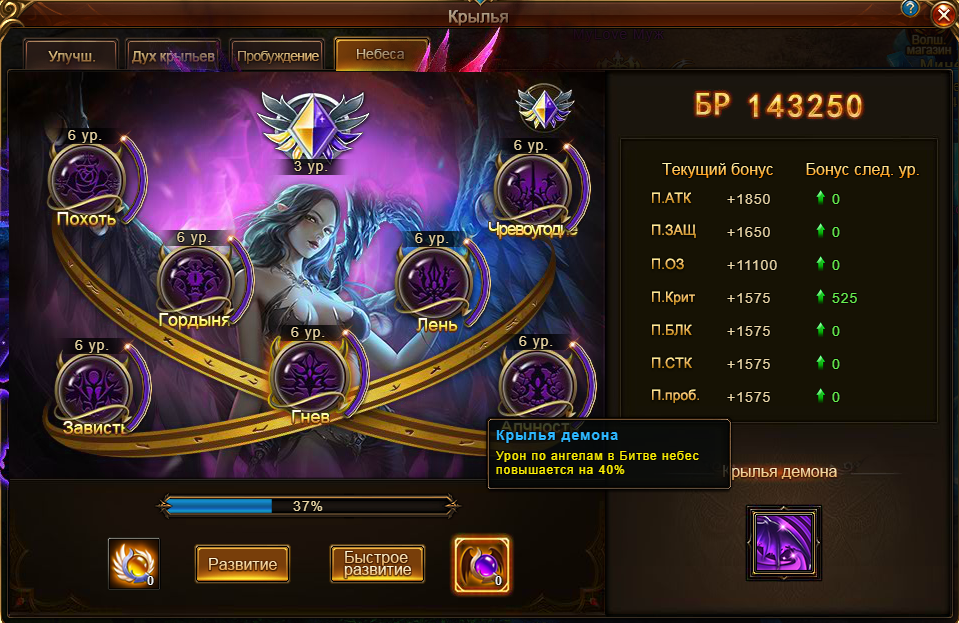Switch to the Улучш. tab
The image size is (959, 623).
pyautogui.click(x=71, y=56)
